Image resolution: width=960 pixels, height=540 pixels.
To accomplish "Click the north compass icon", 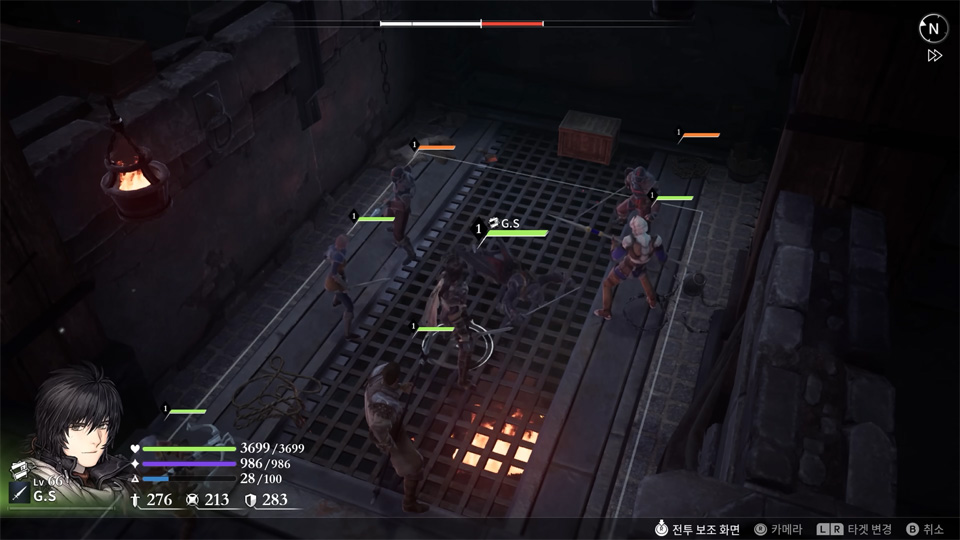I will pos(933,29).
